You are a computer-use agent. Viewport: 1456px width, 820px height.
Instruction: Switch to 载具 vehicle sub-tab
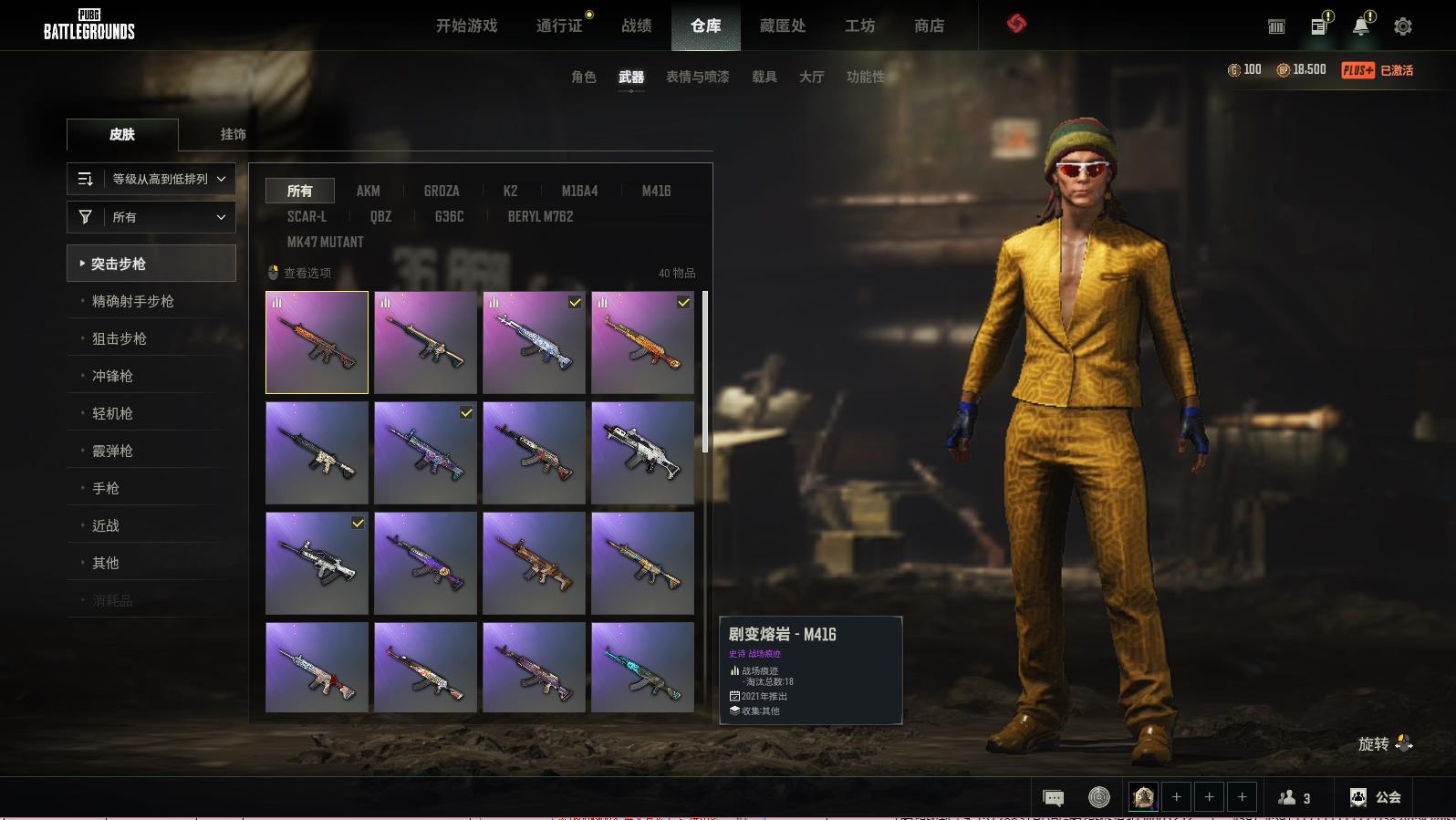pyautogui.click(x=764, y=77)
